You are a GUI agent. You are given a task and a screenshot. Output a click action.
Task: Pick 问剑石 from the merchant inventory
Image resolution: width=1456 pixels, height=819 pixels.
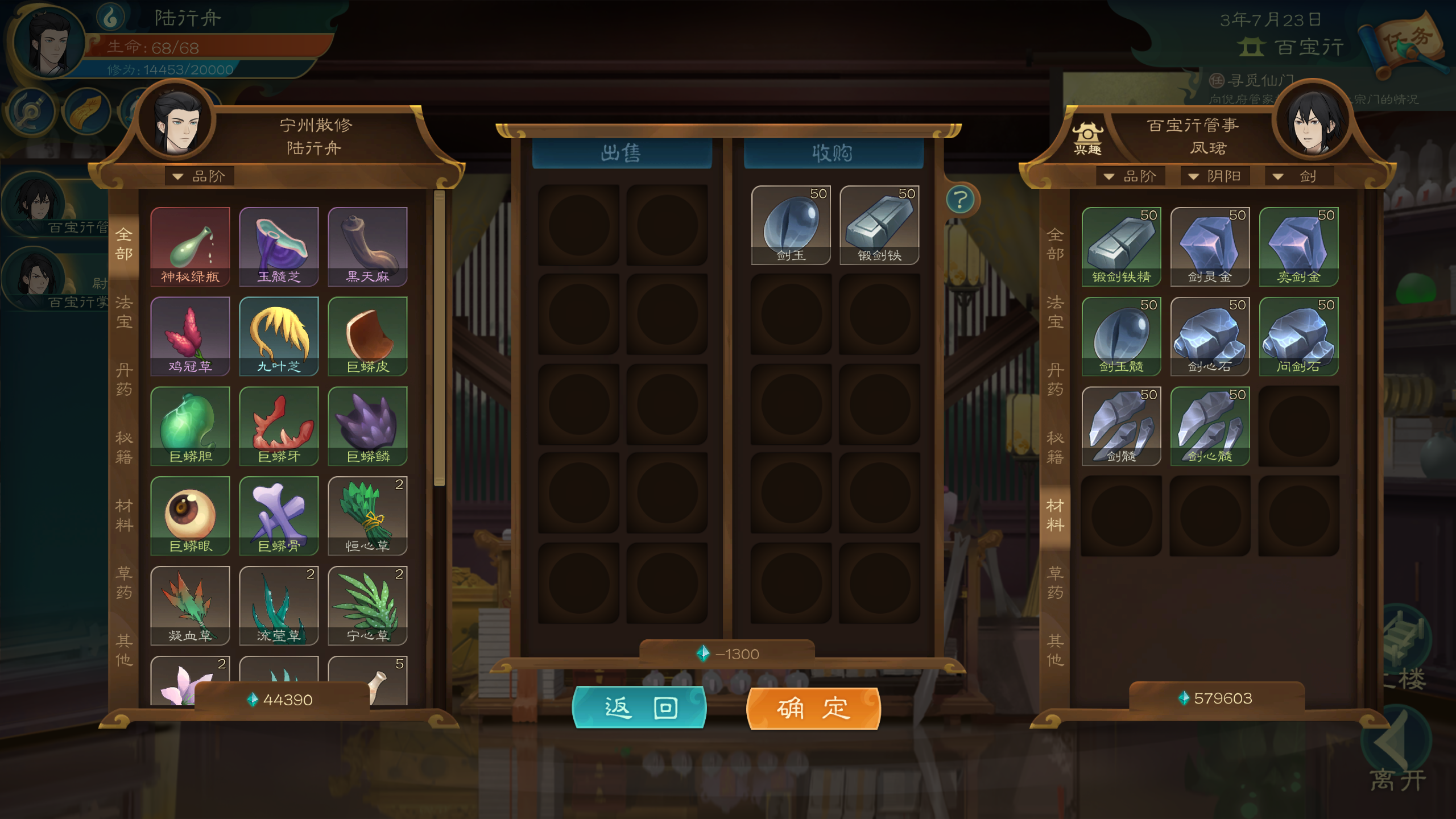[x=1298, y=336]
